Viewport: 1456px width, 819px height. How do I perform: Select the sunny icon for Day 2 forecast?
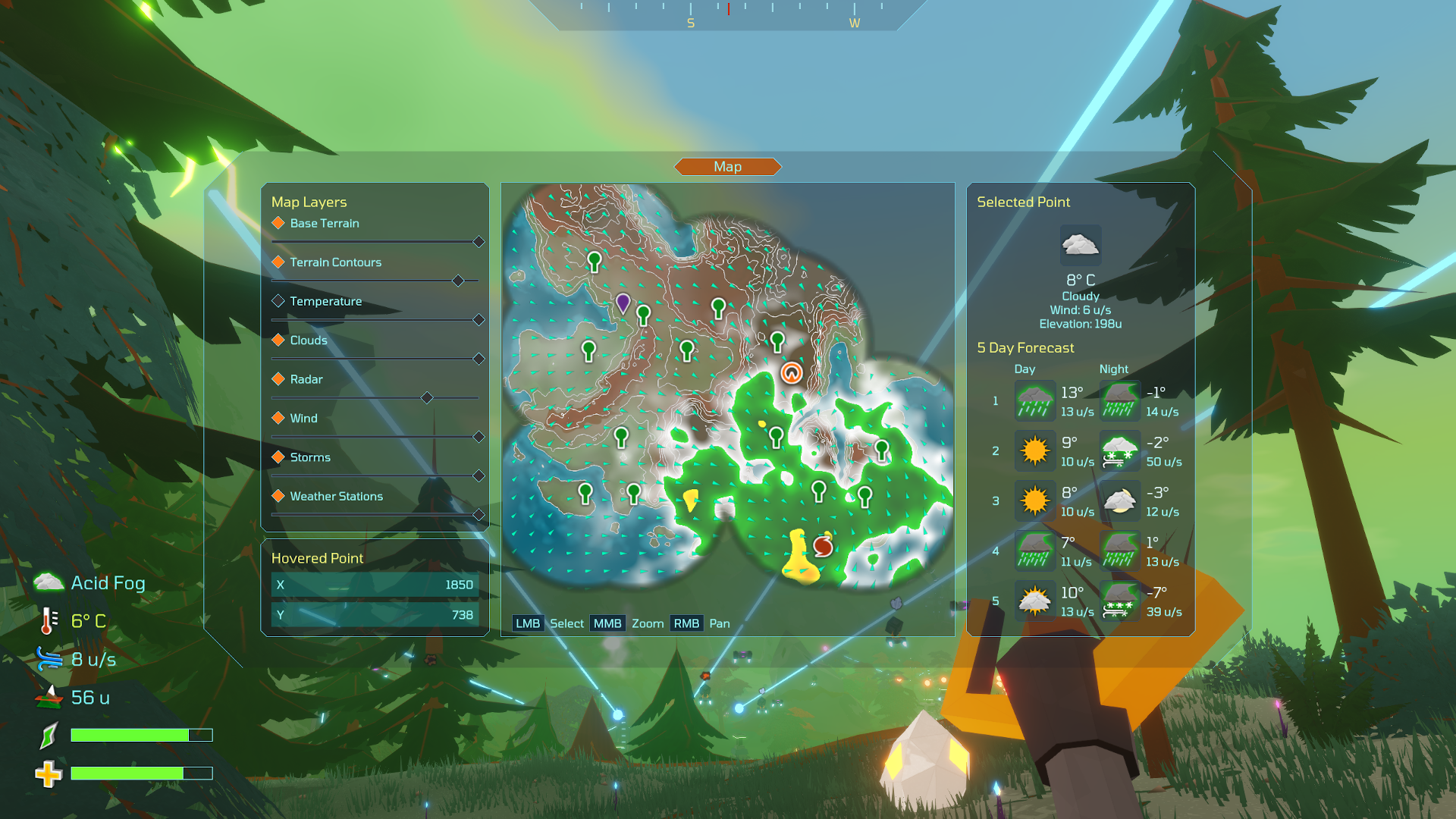pos(1035,450)
